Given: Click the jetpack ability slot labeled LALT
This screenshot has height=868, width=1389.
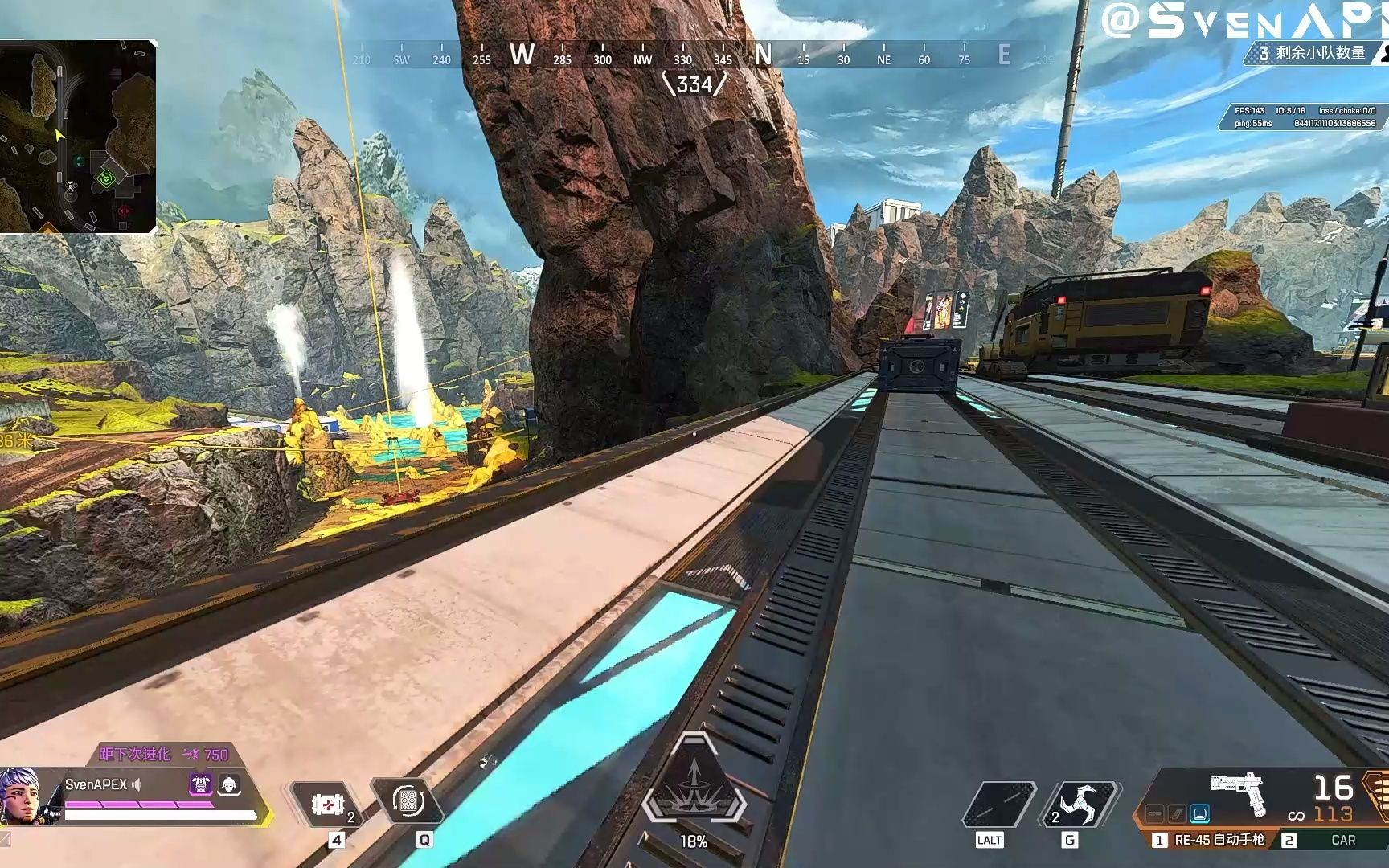Looking at the screenshot, I should click(x=995, y=804).
